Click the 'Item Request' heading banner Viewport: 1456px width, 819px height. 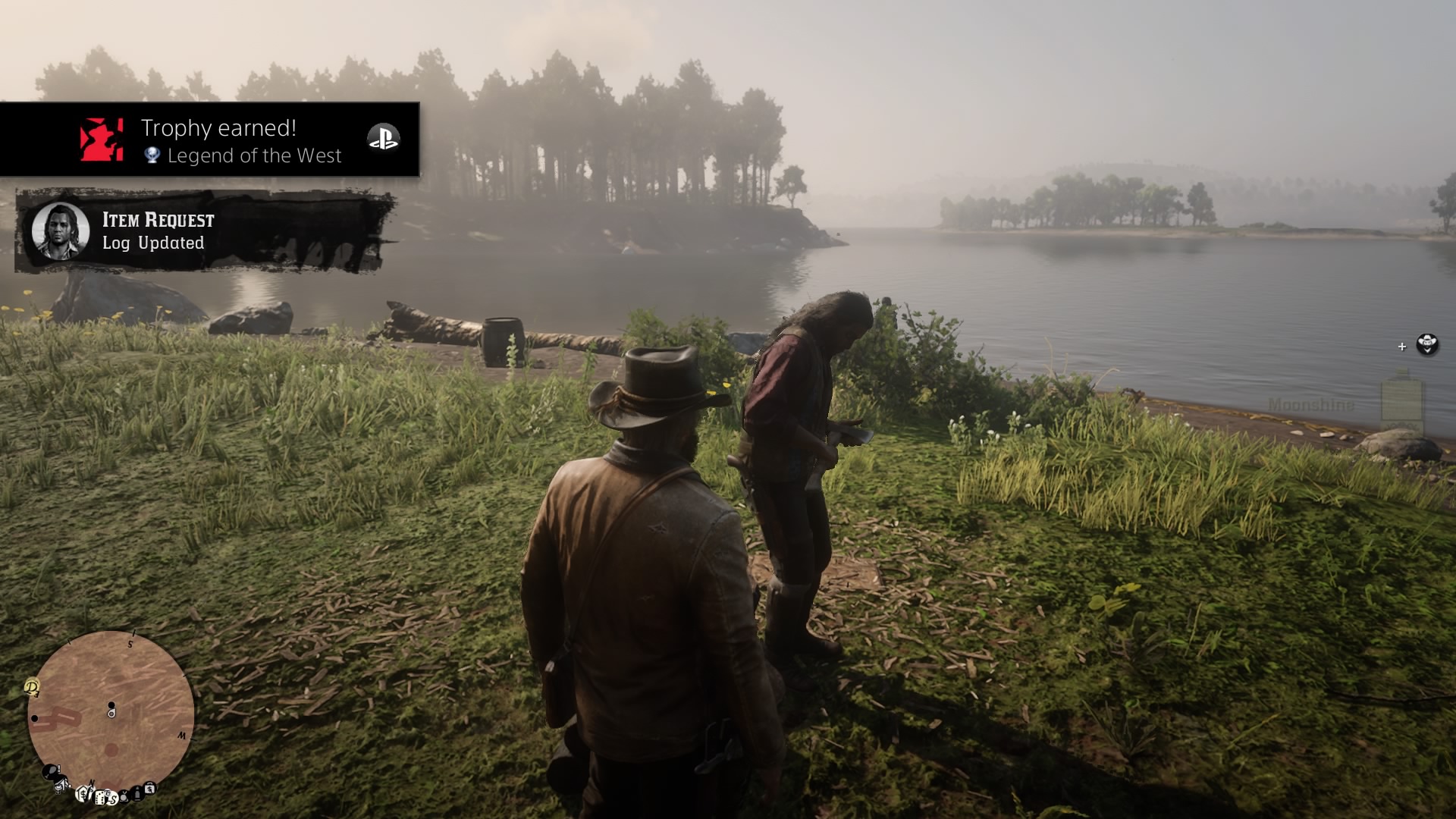click(x=158, y=221)
